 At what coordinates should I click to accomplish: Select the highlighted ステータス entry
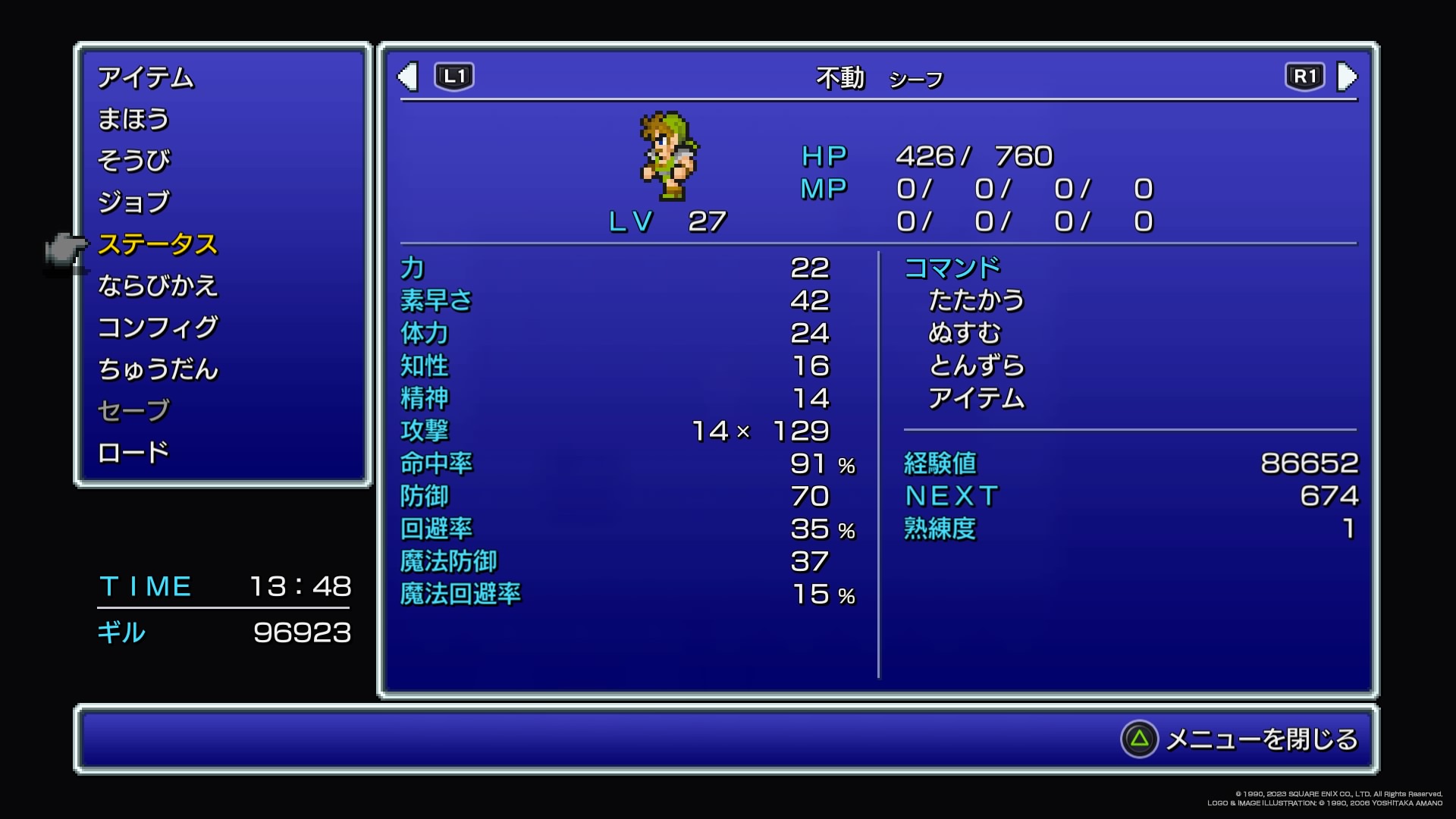click(158, 244)
